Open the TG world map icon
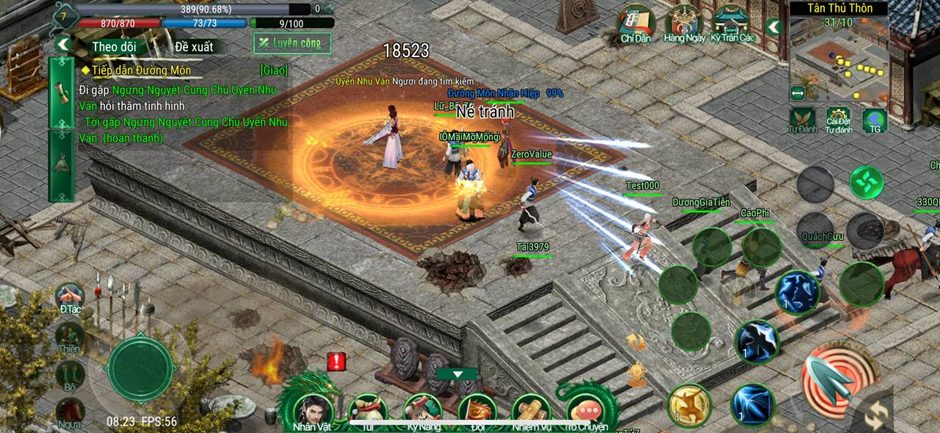This screenshot has width=940, height=433. point(874,120)
